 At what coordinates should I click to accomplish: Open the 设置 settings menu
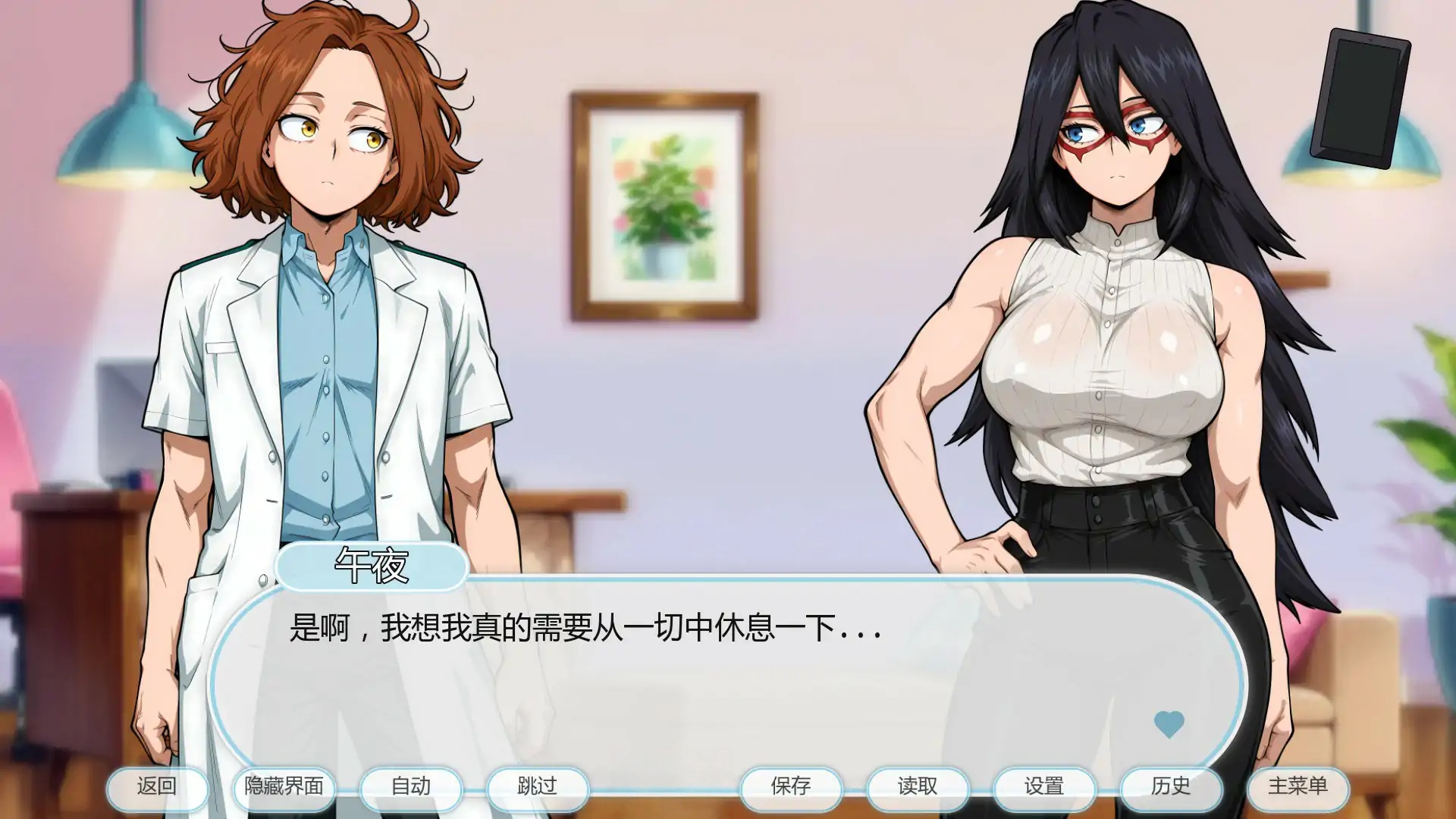(1043, 788)
